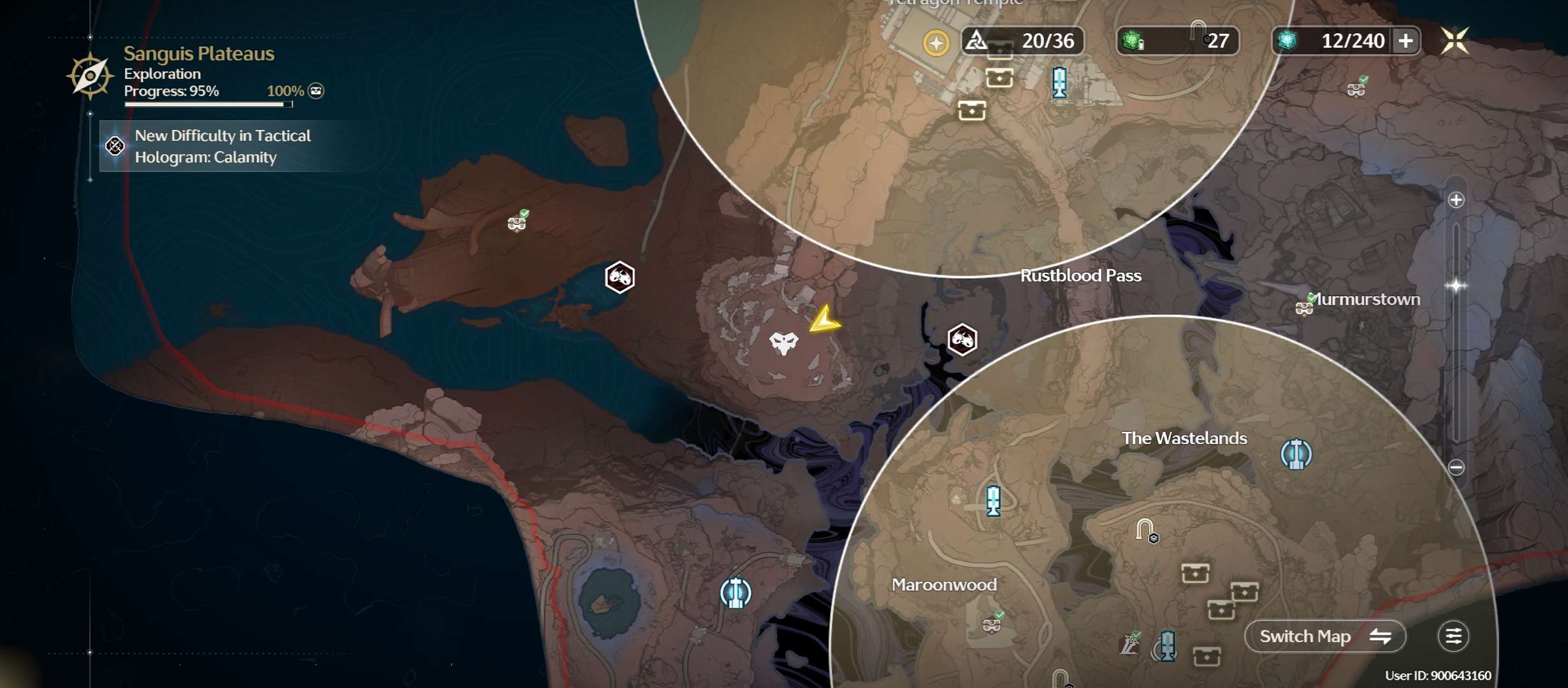Add more of the 12/240 currency
Viewport: 1568px width, 688px height.
1405,41
